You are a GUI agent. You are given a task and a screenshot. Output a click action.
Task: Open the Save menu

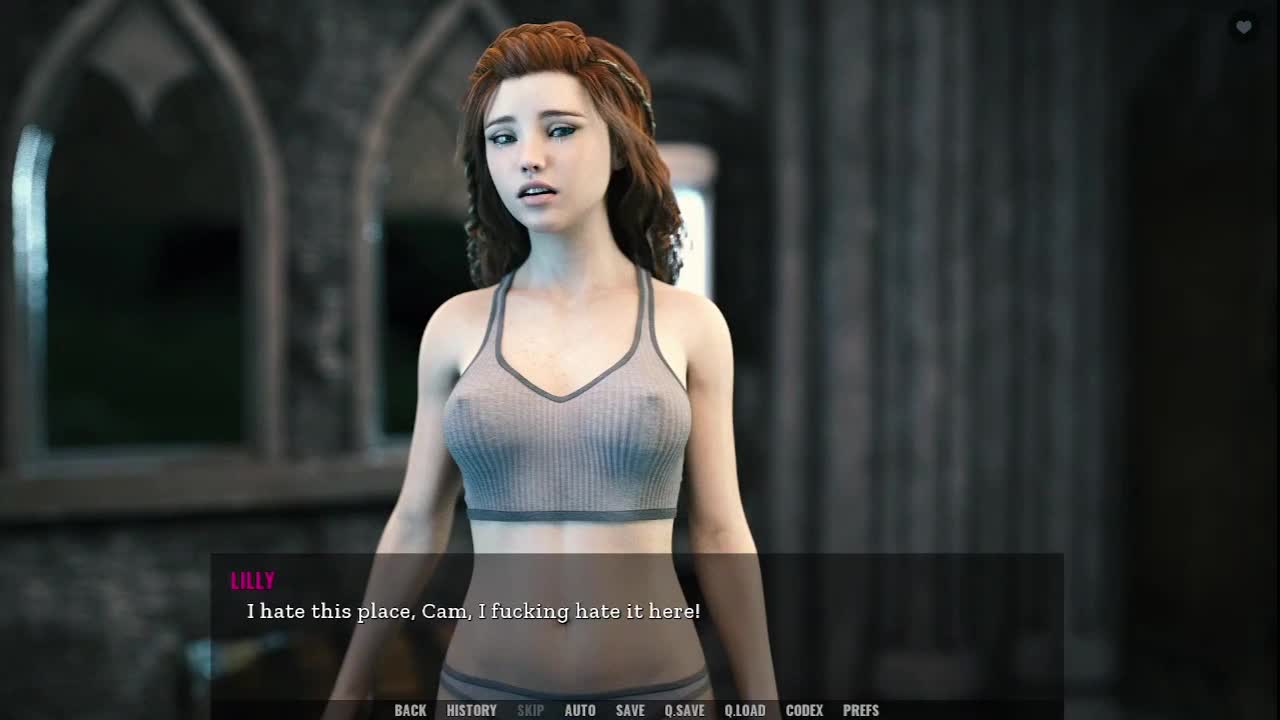click(x=630, y=710)
